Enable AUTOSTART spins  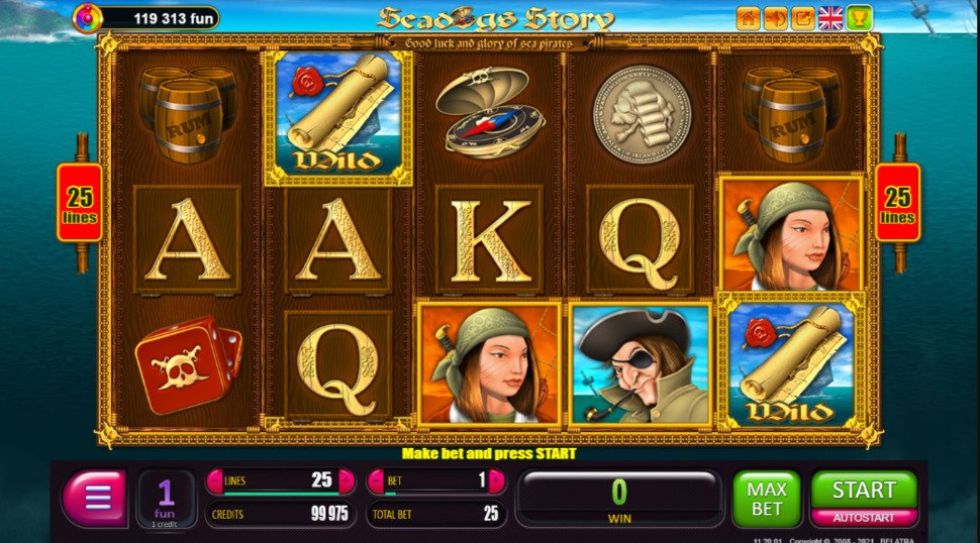(863, 518)
